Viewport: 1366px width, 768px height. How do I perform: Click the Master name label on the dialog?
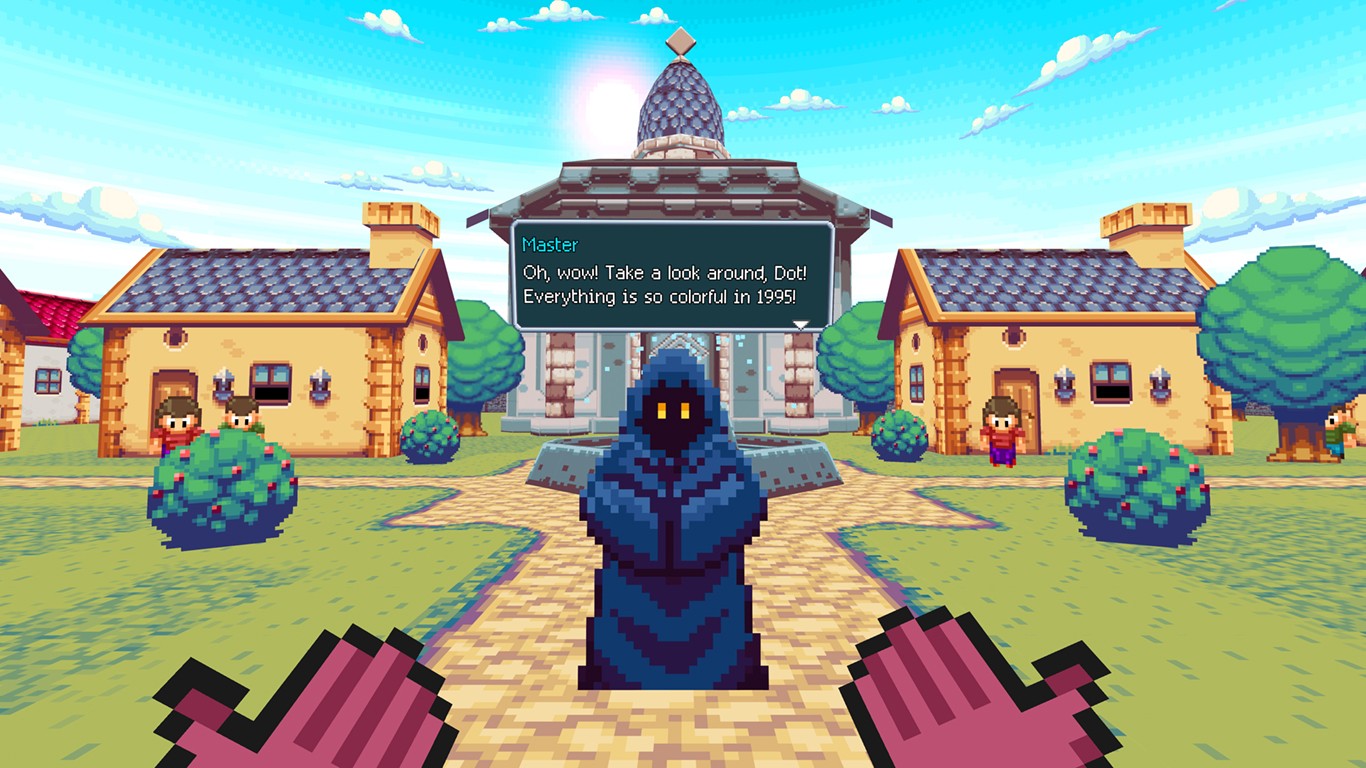point(548,244)
